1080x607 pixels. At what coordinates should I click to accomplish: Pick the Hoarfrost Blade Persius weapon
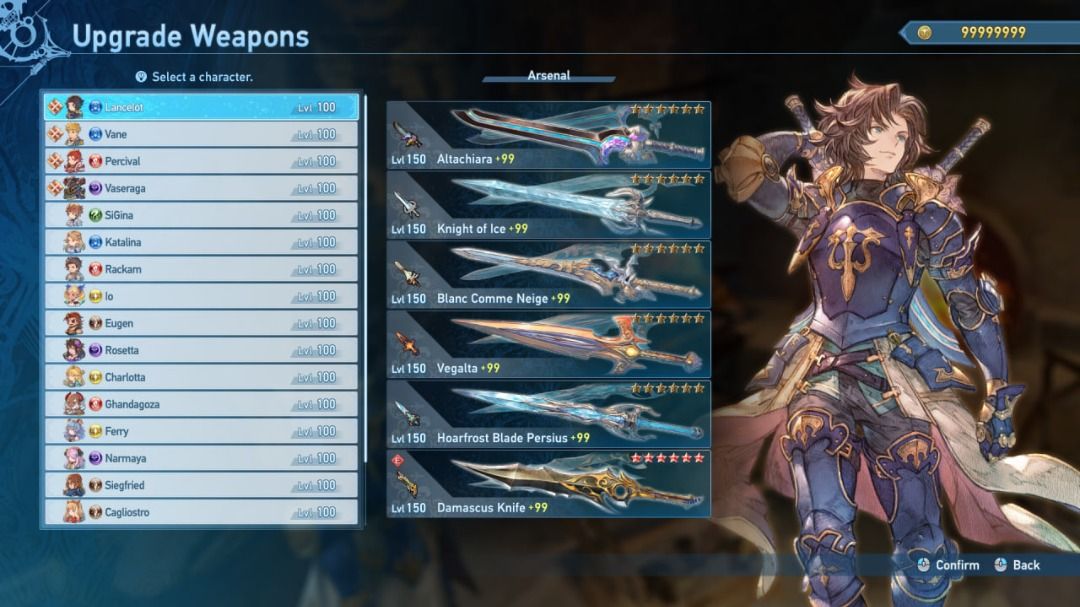[548, 414]
